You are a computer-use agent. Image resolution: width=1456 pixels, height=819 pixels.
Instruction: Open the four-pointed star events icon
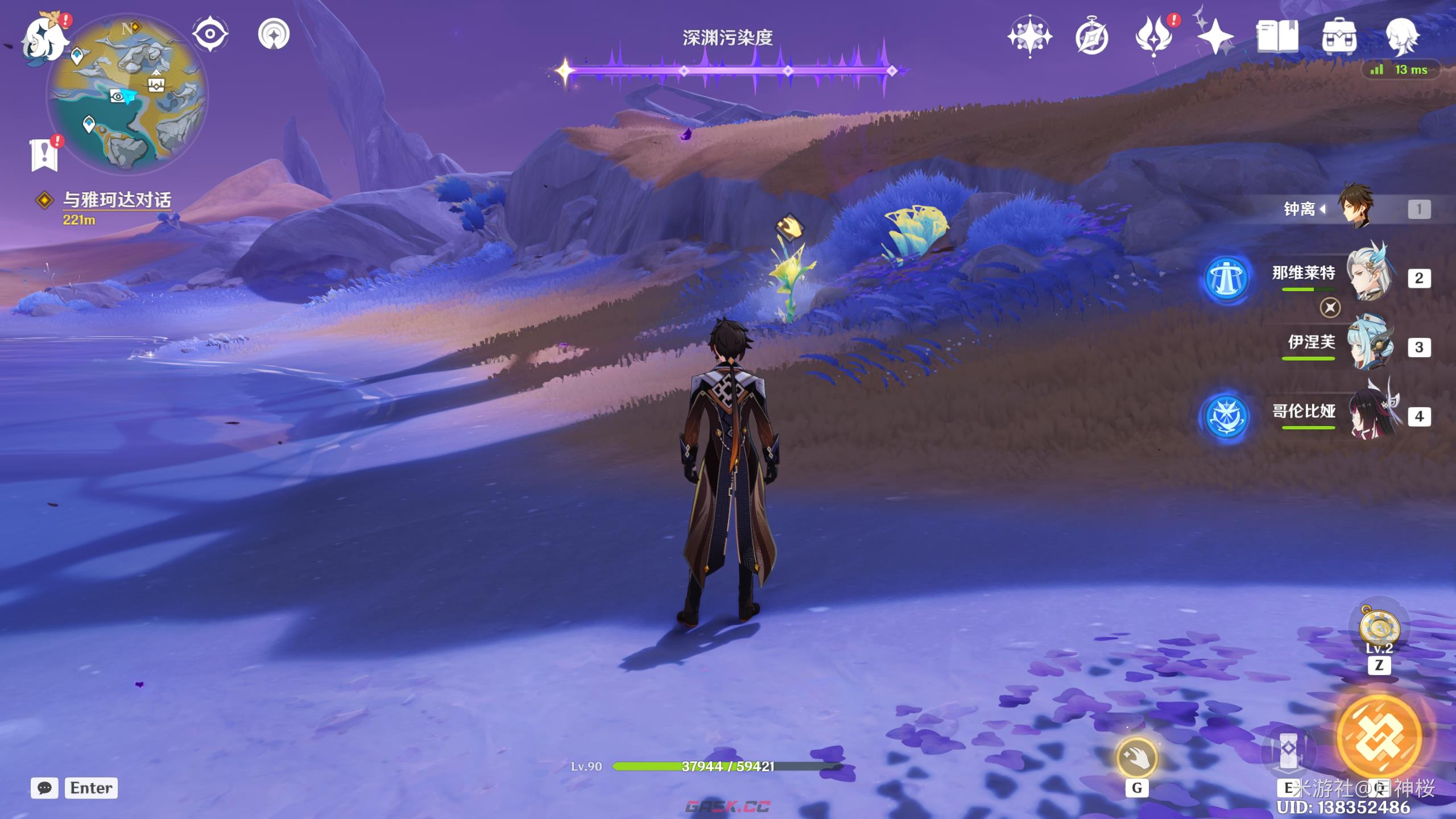click(x=1029, y=36)
